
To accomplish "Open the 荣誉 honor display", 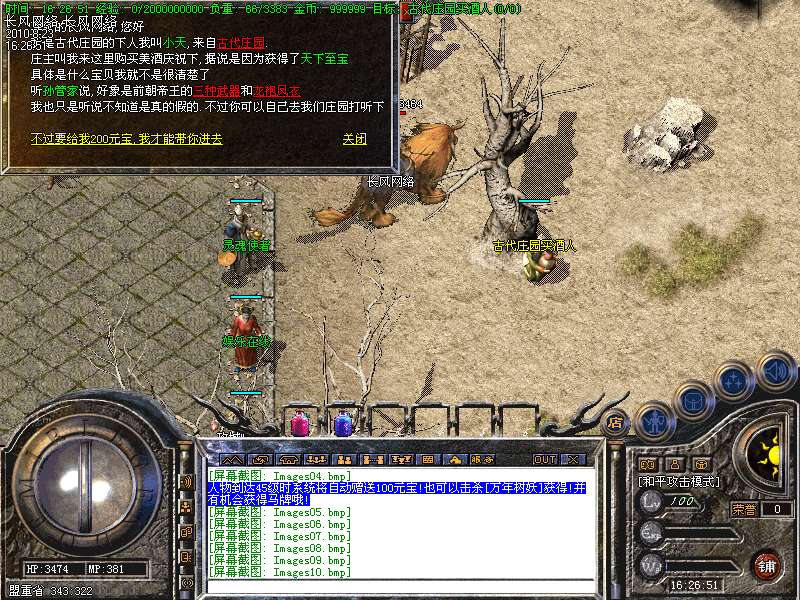I will click(x=745, y=508).
